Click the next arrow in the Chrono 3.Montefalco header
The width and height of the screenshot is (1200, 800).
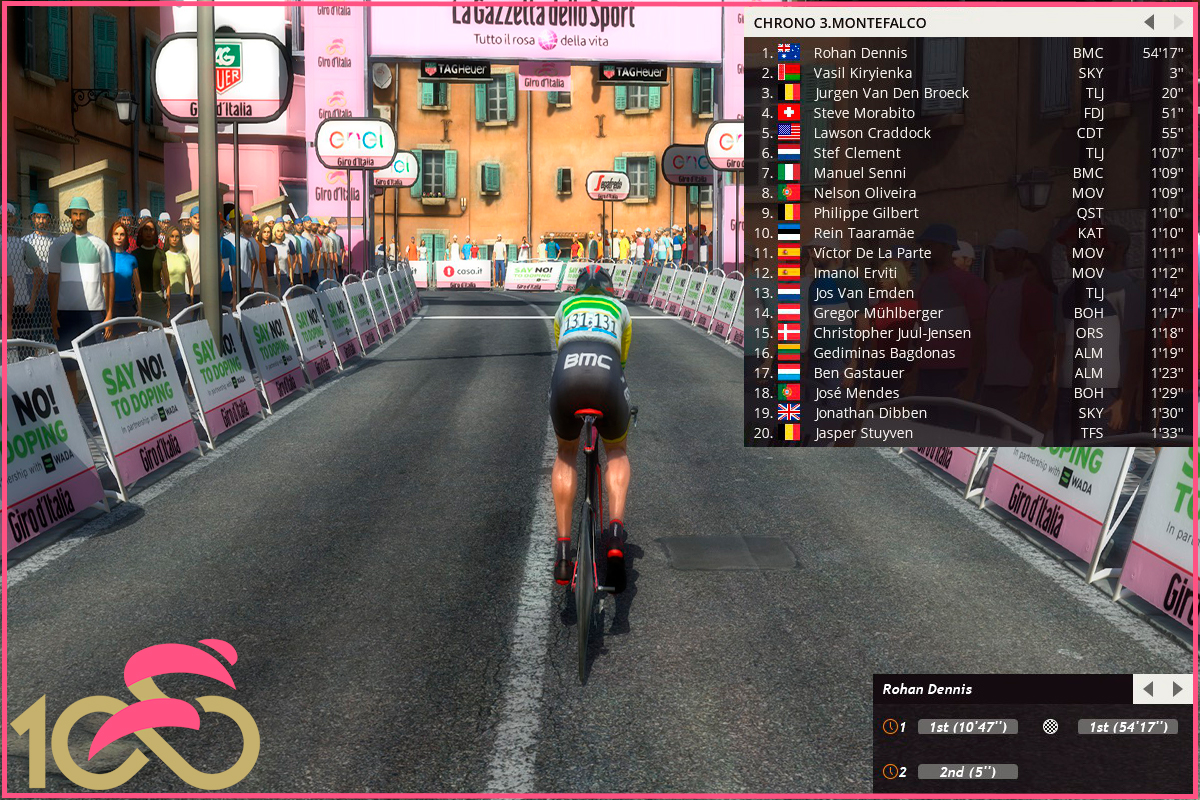[x=1178, y=22]
